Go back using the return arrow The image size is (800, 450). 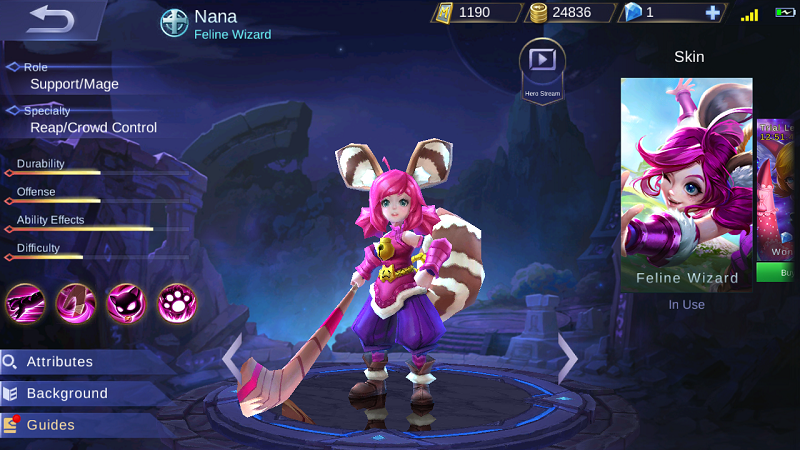click(x=52, y=19)
